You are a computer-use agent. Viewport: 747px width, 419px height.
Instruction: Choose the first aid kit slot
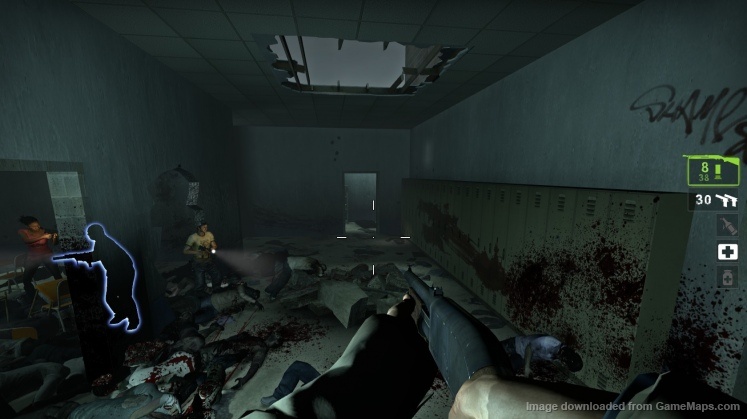728,252
